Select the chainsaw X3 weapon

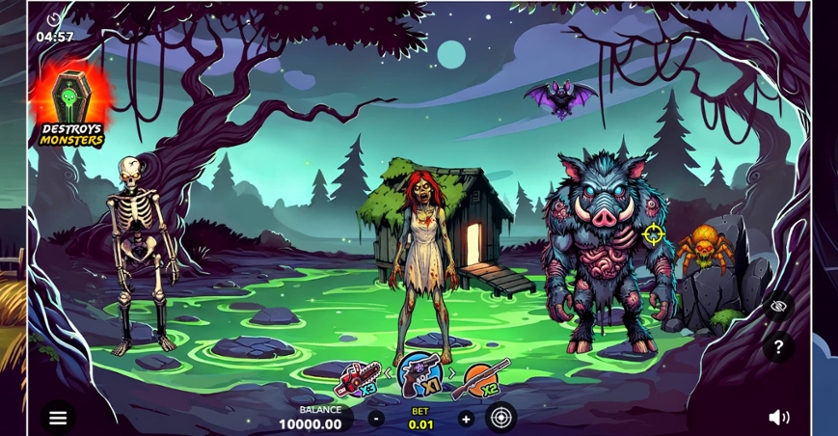tap(357, 378)
